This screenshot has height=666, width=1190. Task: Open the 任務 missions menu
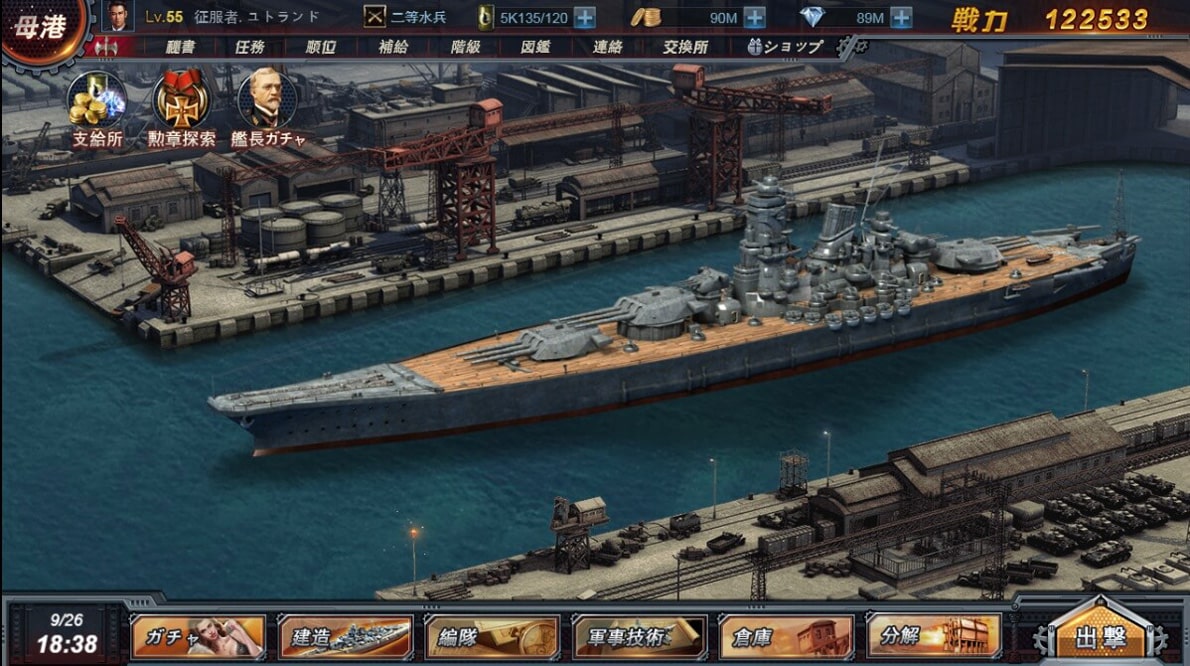tap(249, 46)
